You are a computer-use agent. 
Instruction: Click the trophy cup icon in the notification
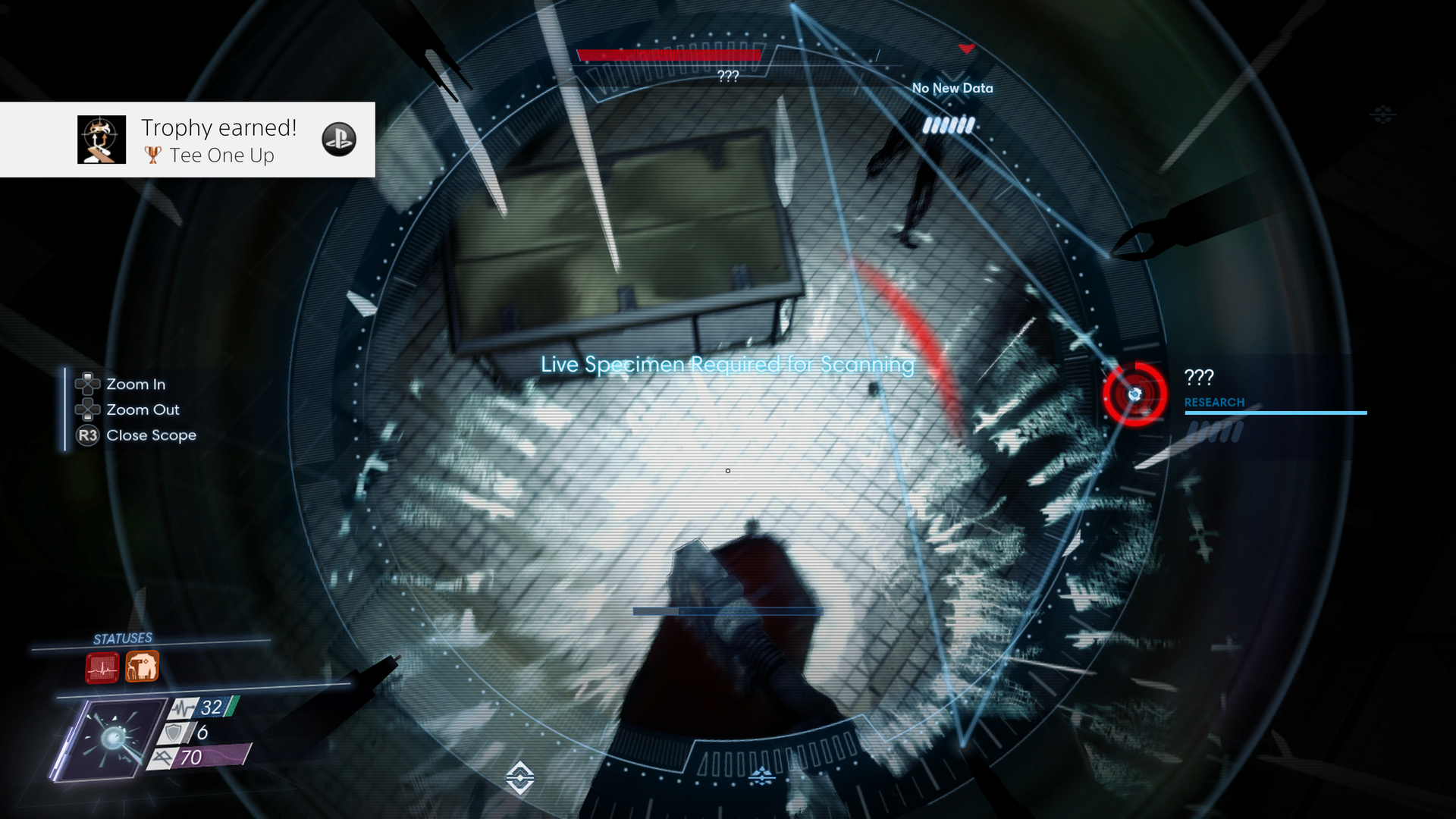click(x=152, y=155)
